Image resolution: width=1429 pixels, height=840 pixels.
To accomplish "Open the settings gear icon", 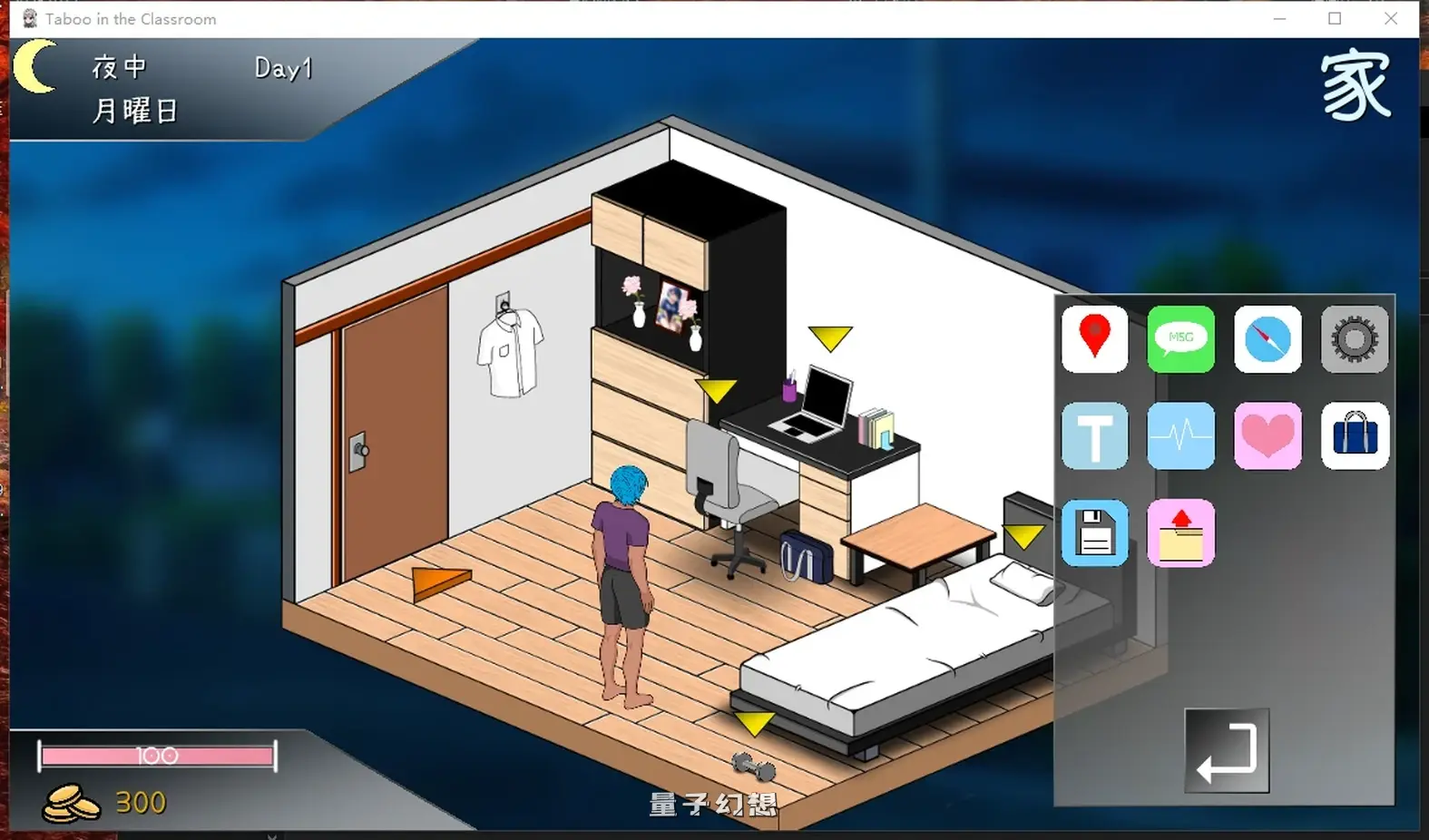I will (1354, 340).
